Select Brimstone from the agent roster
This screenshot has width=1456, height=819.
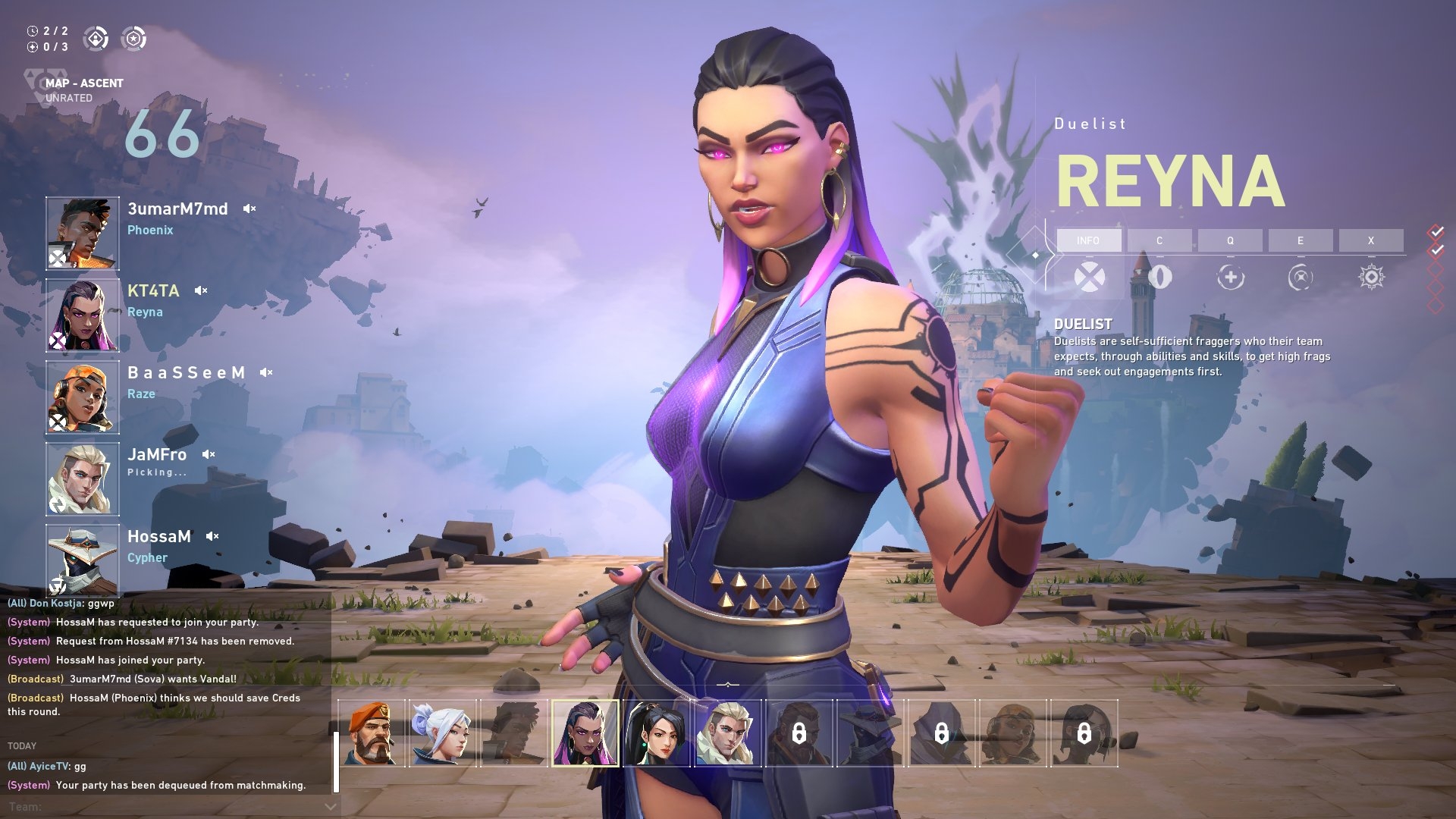tap(372, 733)
